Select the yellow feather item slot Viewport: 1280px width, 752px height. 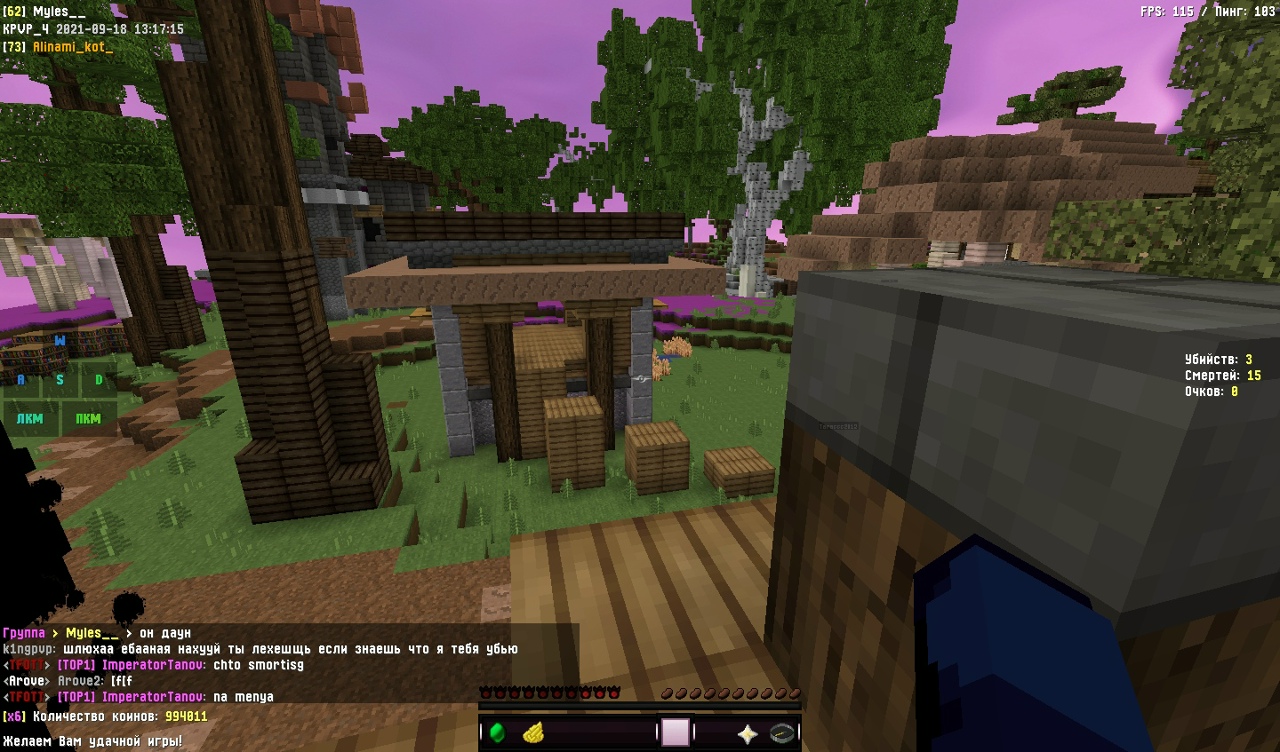tap(533, 733)
